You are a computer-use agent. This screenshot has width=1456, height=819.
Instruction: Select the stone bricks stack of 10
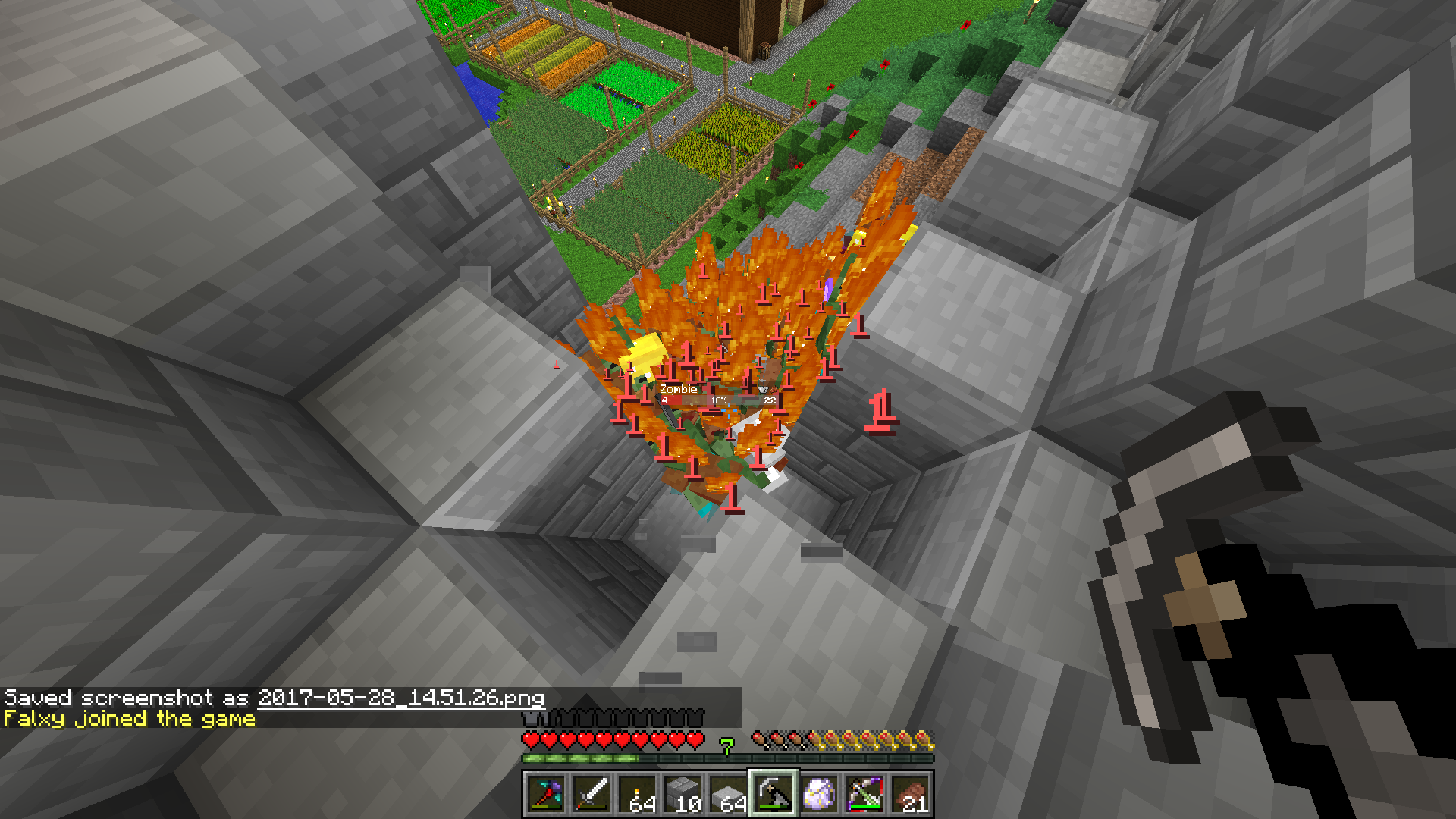pyautogui.click(x=682, y=794)
